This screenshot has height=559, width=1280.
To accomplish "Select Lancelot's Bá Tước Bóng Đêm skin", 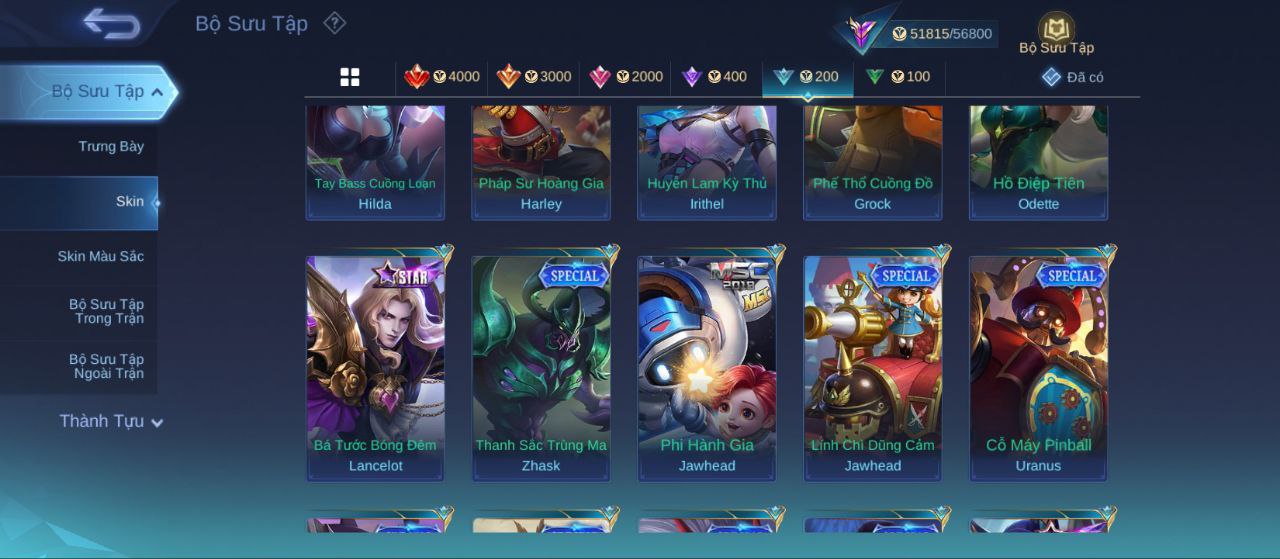I will pos(375,367).
